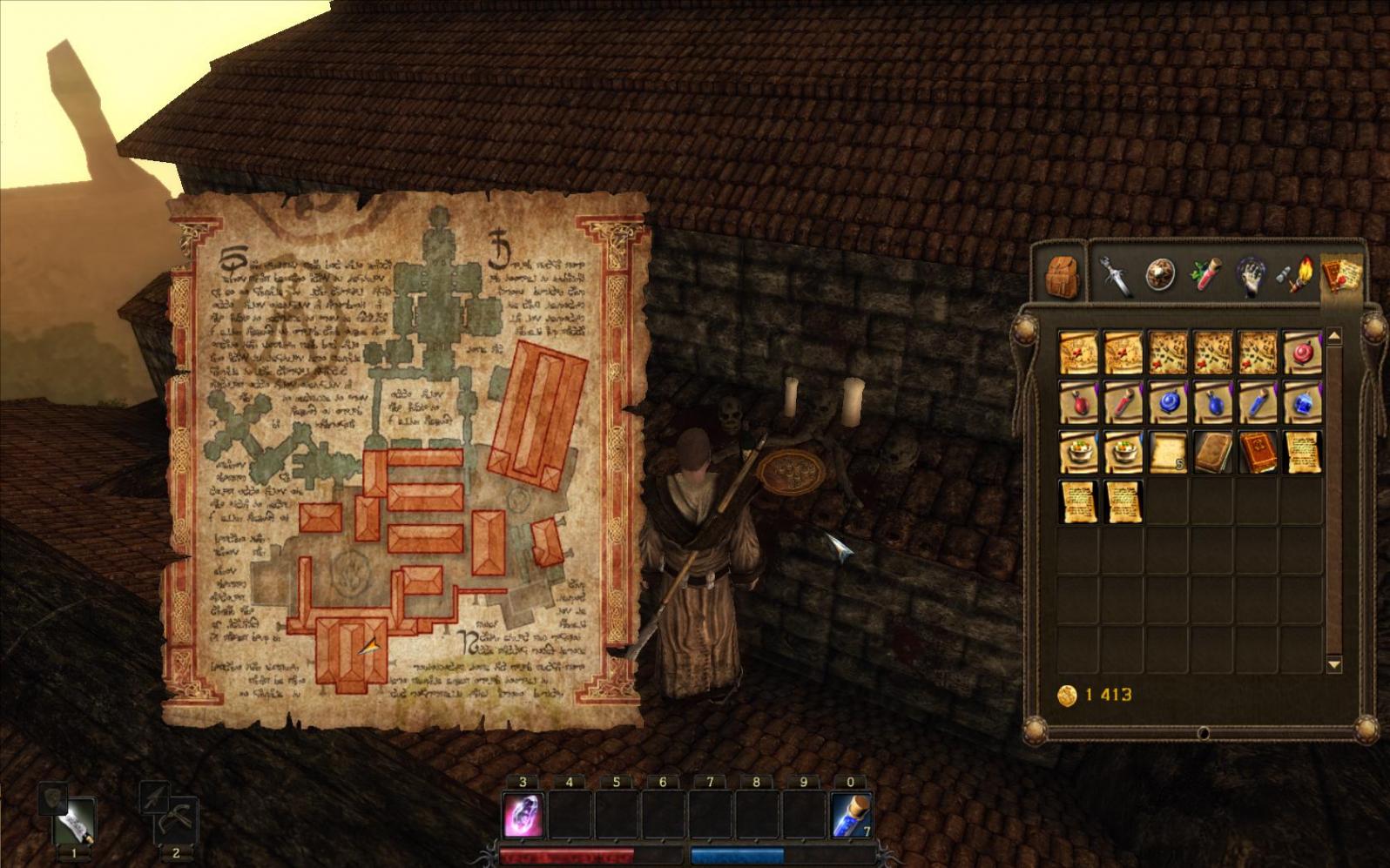
Task: Select the plain brown leather book
Action: pos(1213,453)
